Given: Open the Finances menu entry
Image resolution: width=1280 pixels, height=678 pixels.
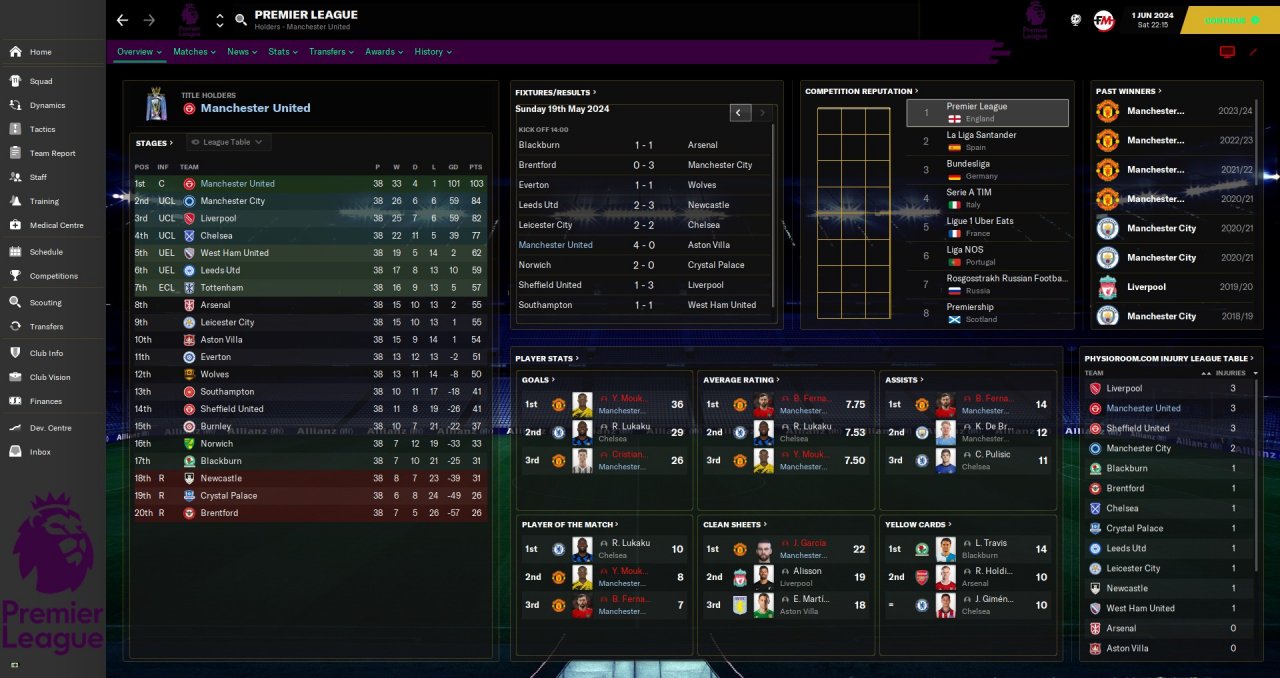Looking at the screenshot, I should (45, 401).
